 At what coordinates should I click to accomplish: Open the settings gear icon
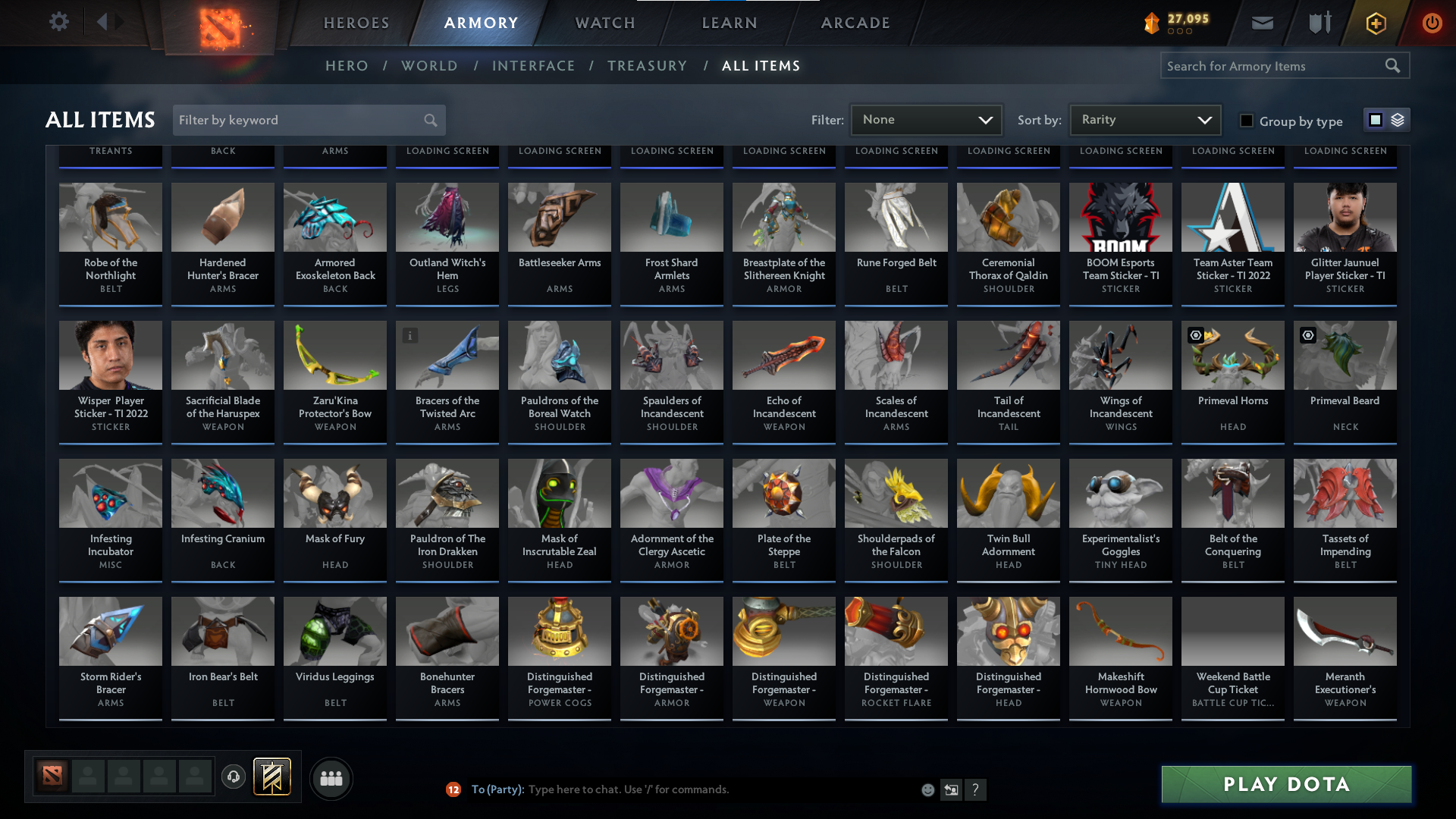(x=59, y=22)
